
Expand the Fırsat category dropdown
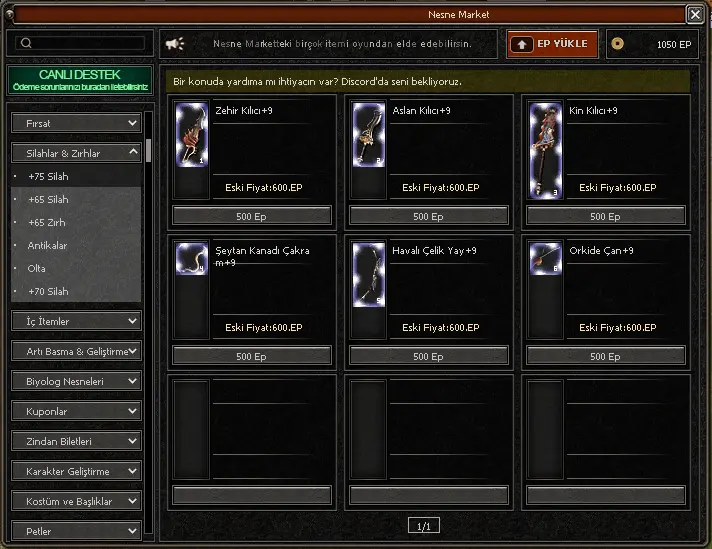pos(76,123)
